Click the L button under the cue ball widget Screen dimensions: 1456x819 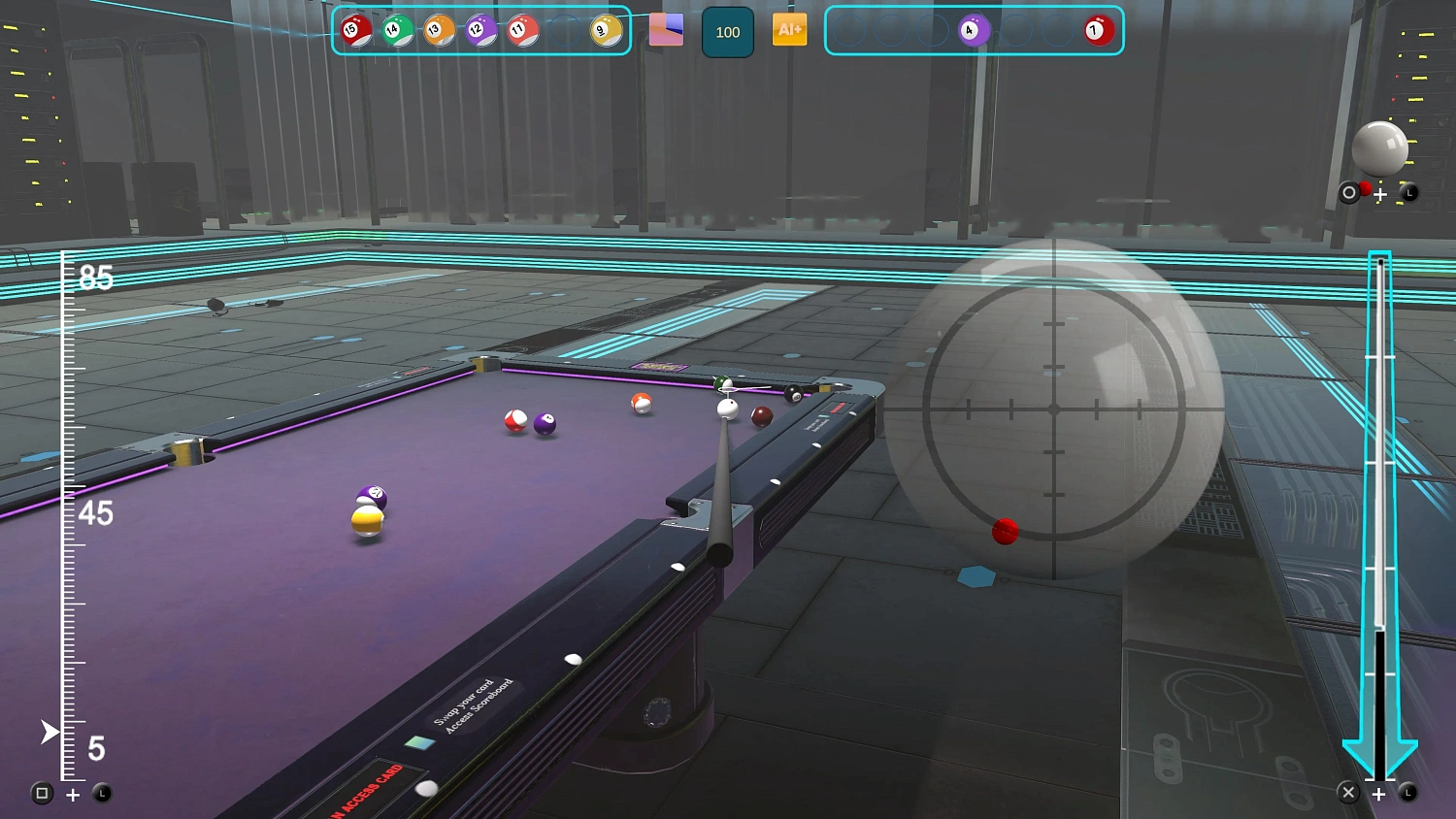click(1408, 193)
